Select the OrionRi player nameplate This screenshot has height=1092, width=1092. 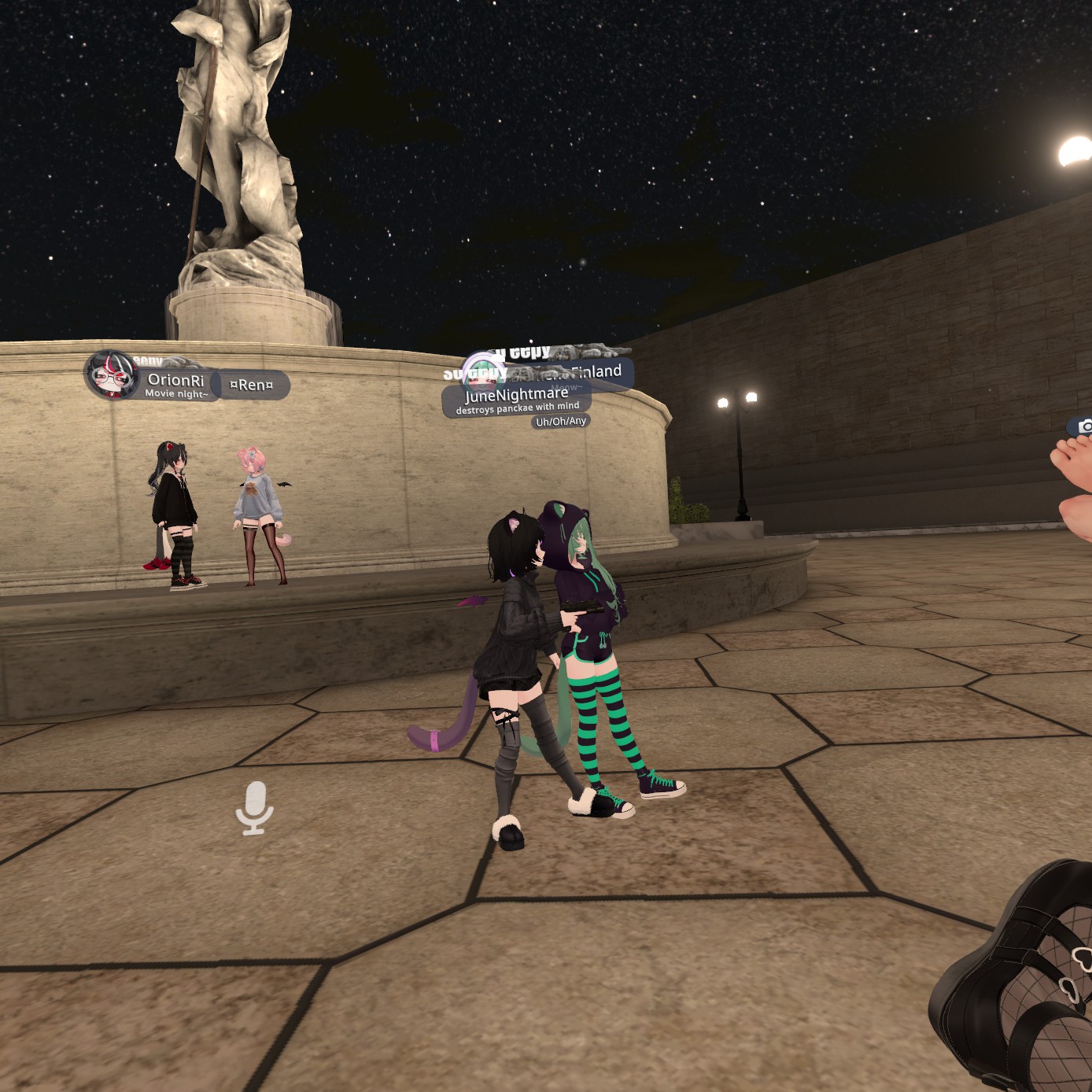174,383
